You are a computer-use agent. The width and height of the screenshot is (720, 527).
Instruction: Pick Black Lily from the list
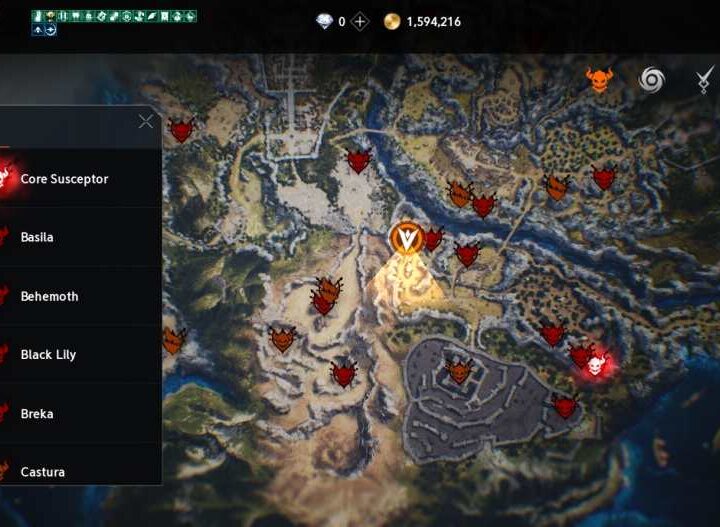(x=48, y=355)
